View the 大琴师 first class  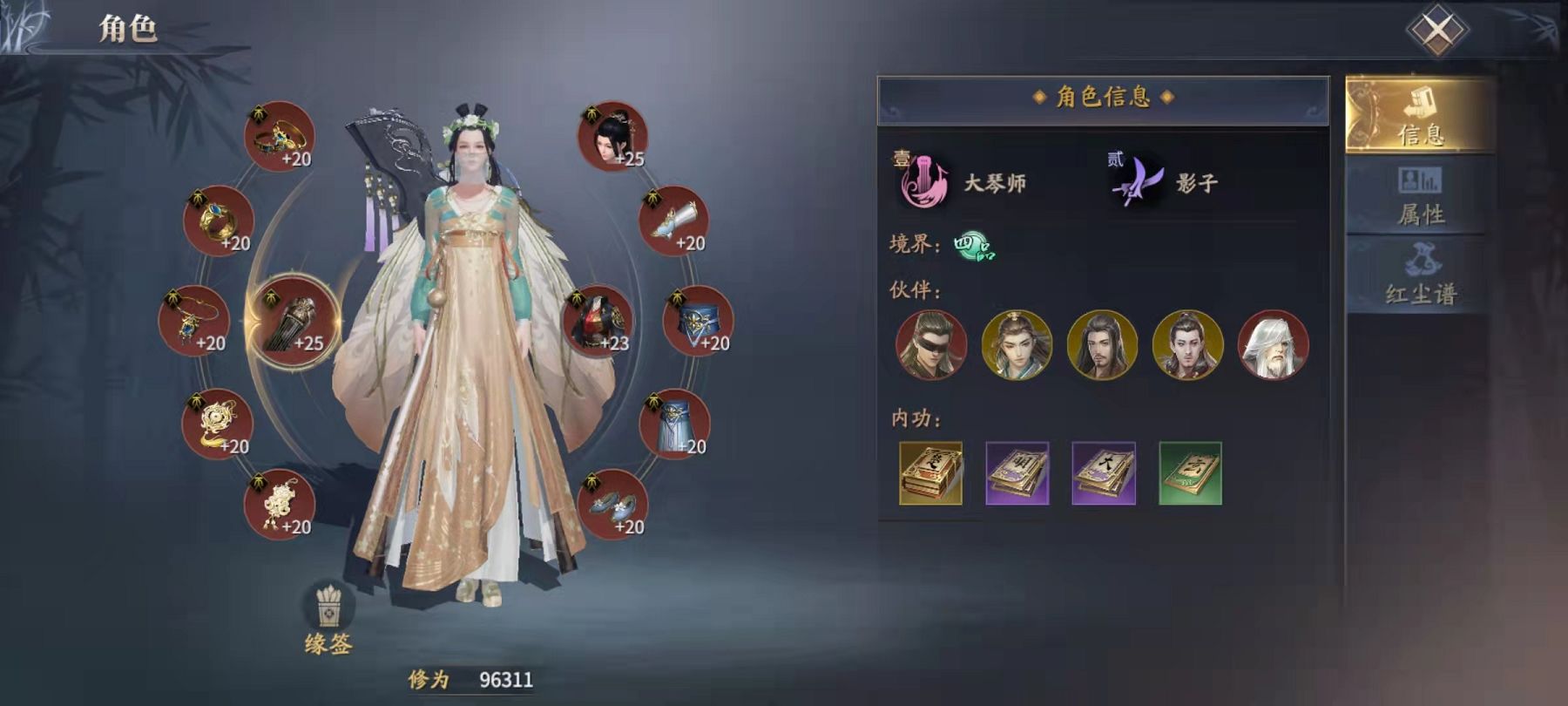963,182
